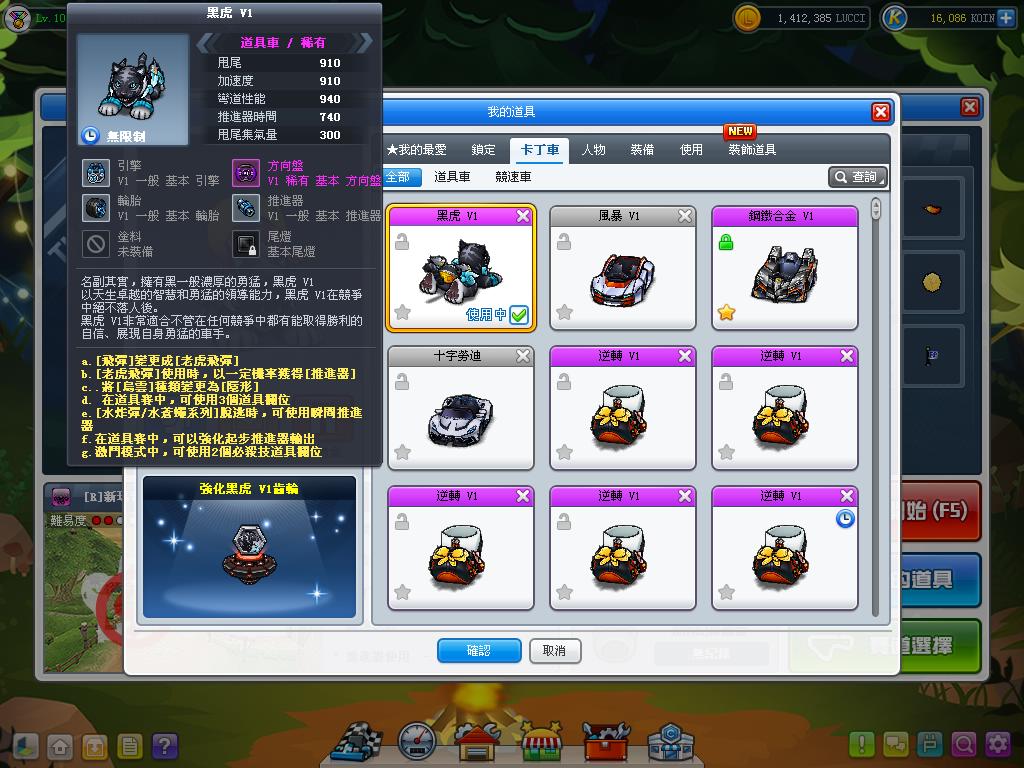Close the 我的道具 window
Screen dimensions: 1024x768
[880, 112]
